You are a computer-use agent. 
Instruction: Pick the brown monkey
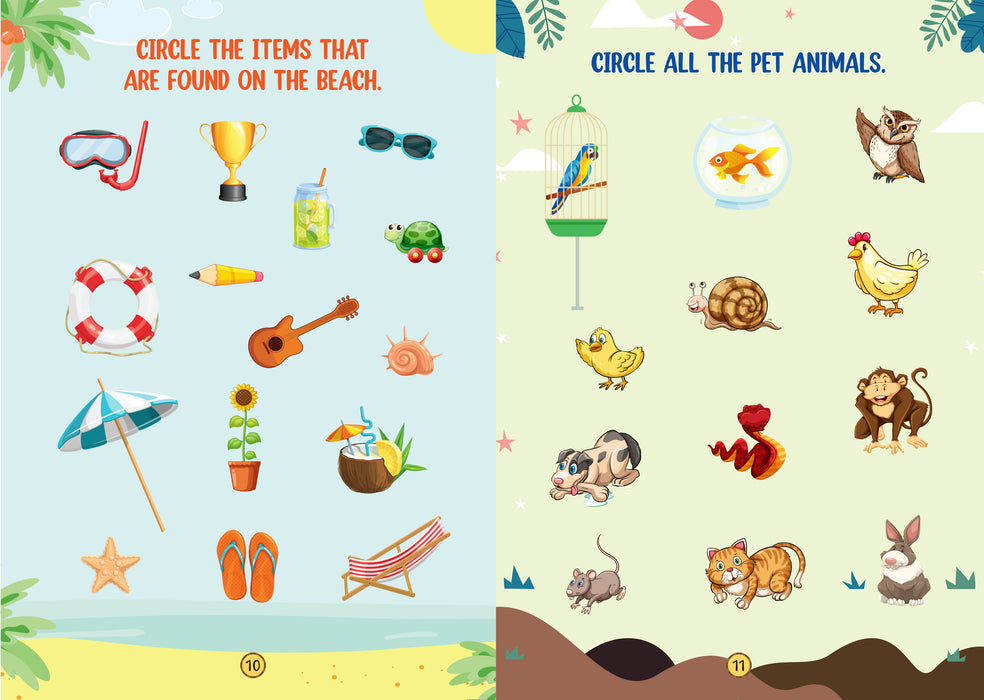(x=889, y=409)
